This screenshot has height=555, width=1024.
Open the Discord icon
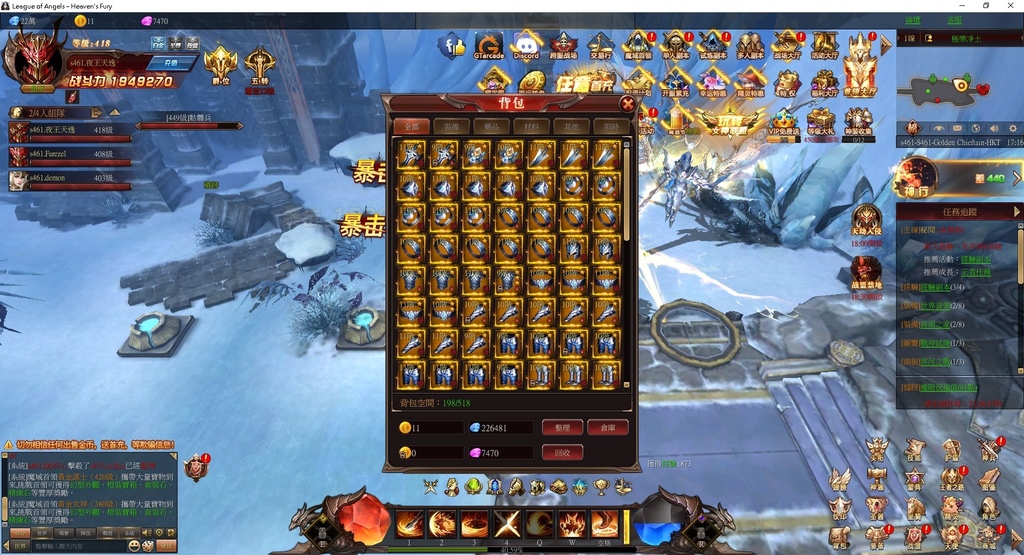point(526,45)
